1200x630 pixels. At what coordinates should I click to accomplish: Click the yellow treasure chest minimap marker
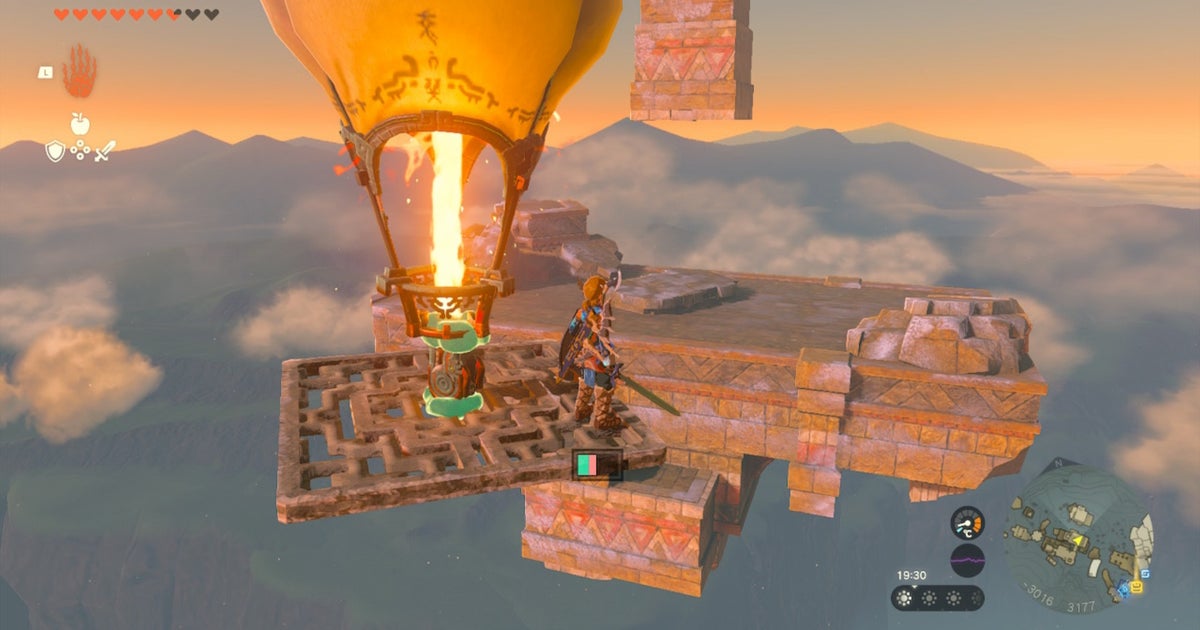coord(1138,587)
